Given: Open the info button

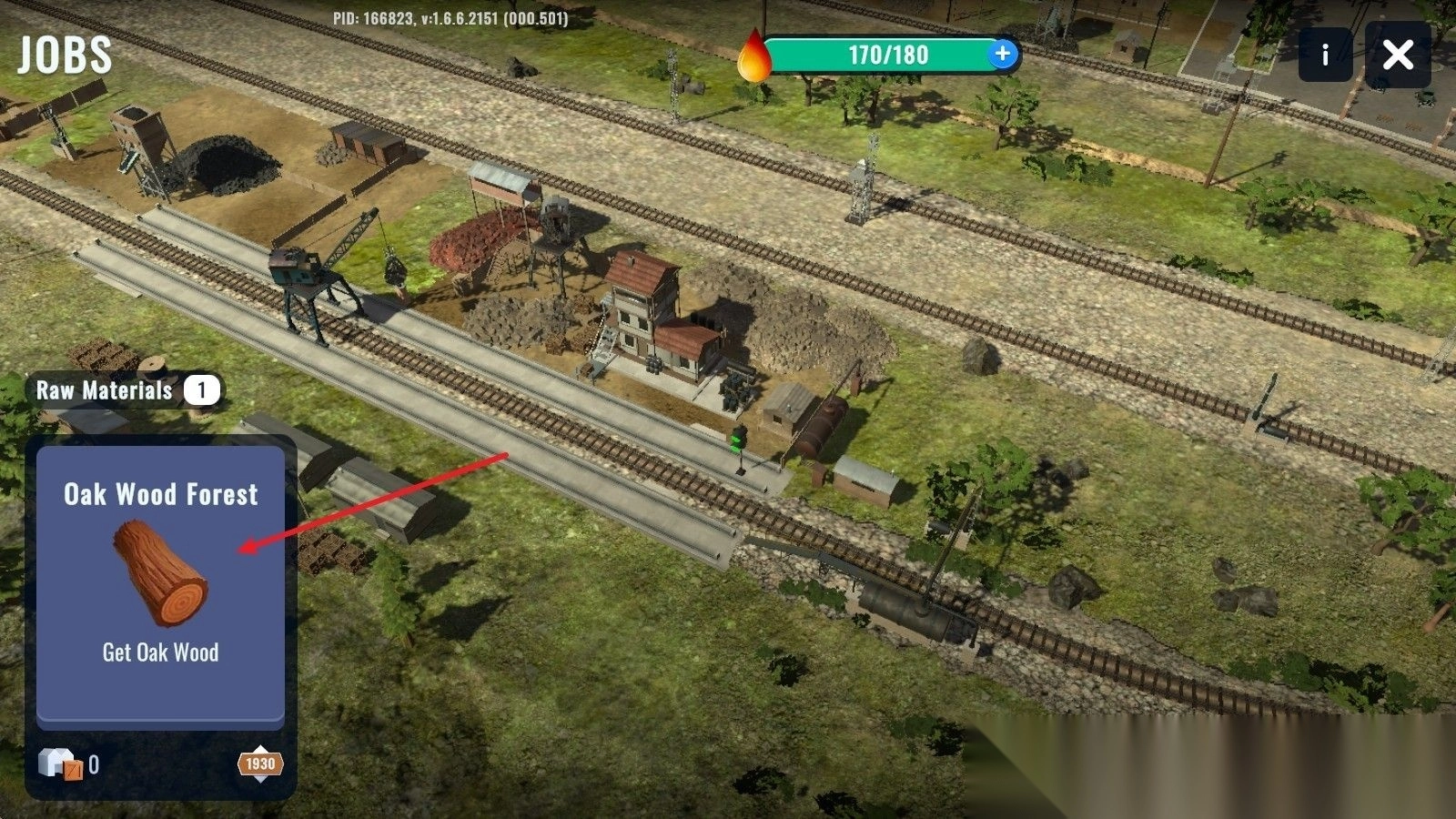Looking at the screenshot, I should (1325, 56).
